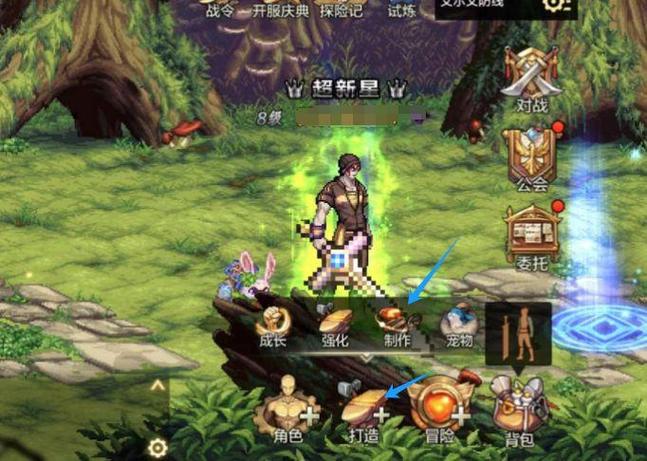
Task: Open the 宠物 pet menu
Action: coord(458,327)
